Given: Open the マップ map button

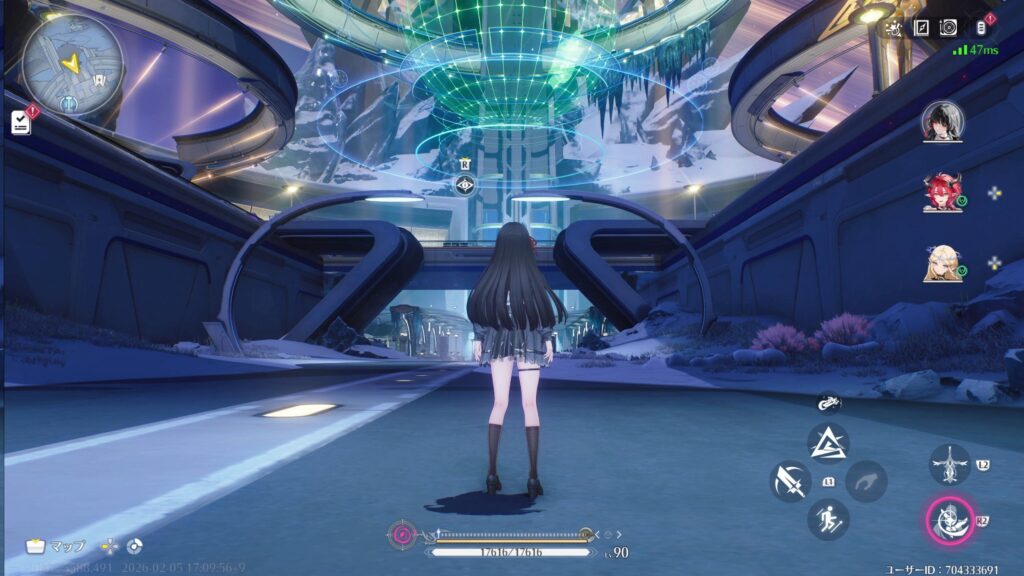Looking at the screenshot, I should coord(55,546).
